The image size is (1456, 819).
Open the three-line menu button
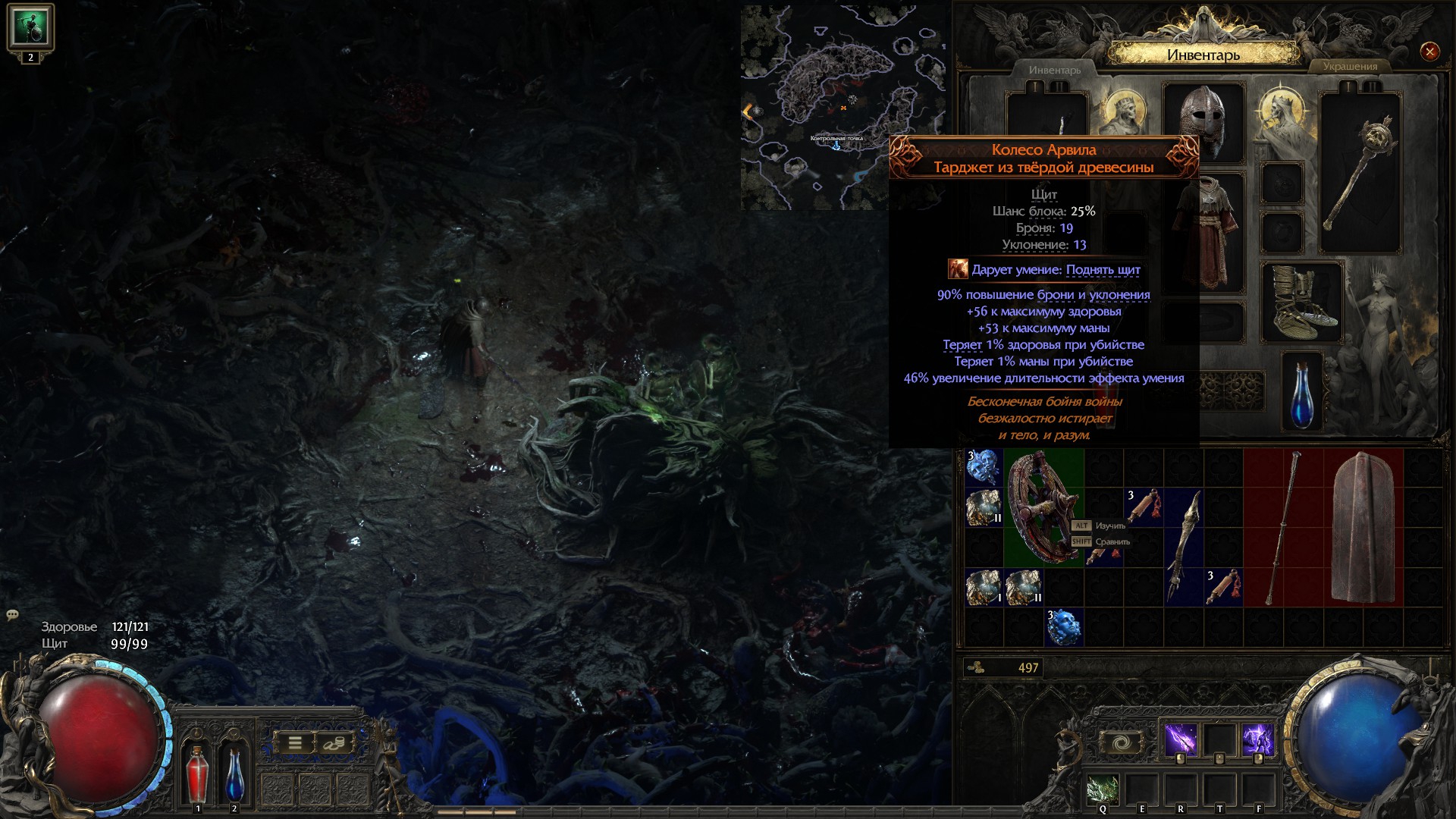[x=295, y=743]
